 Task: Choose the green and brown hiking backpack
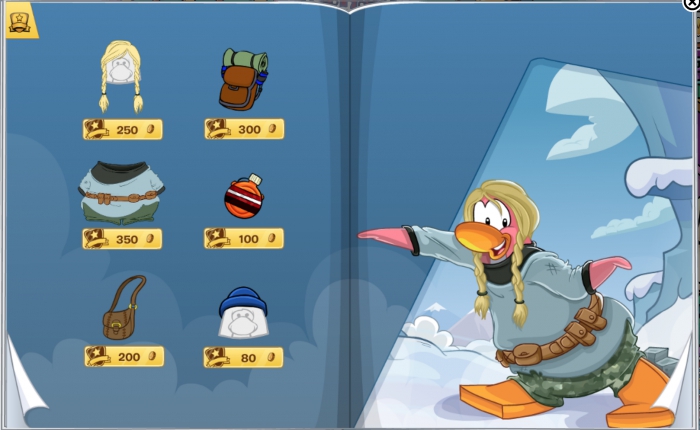243,78
